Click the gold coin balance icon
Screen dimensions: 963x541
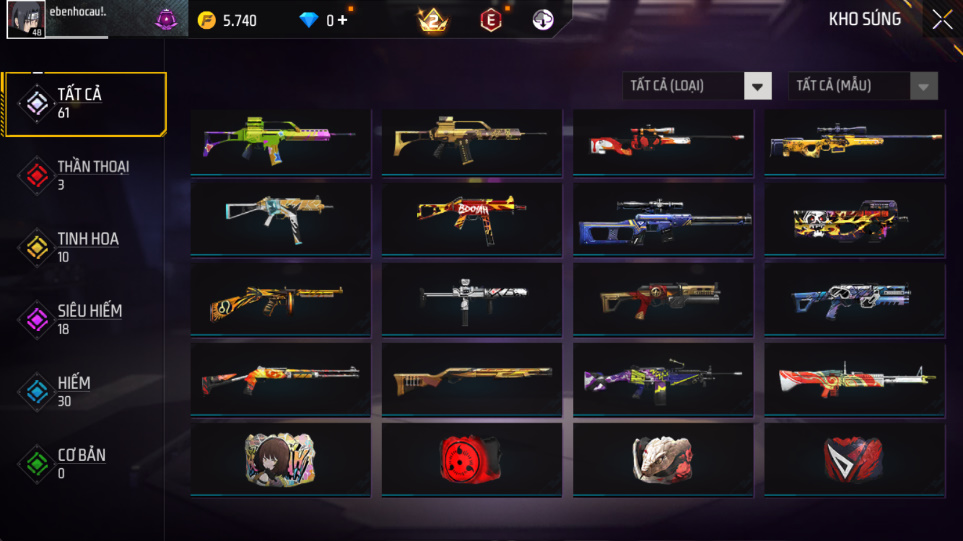207,20
